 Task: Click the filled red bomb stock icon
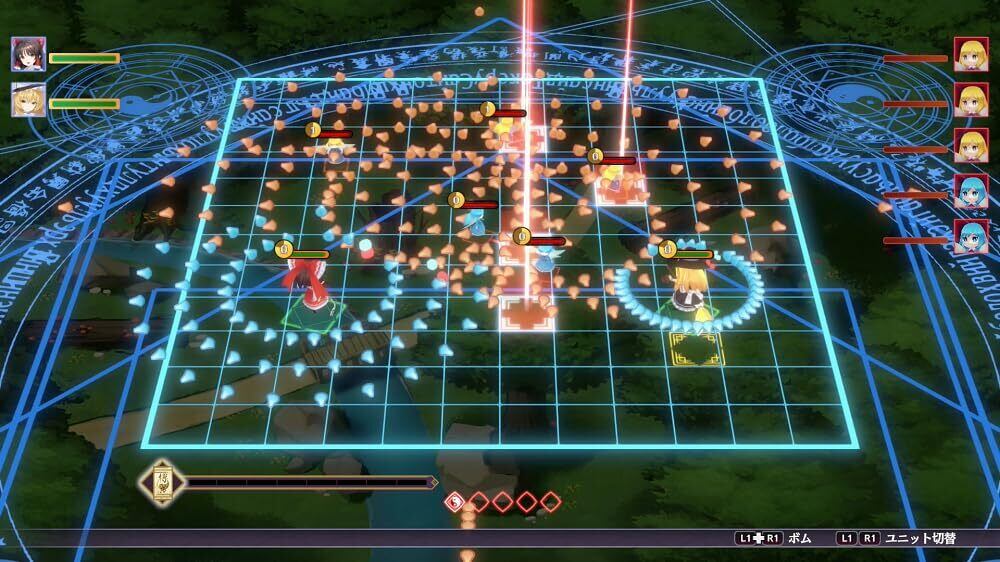(x=455, y=500)
